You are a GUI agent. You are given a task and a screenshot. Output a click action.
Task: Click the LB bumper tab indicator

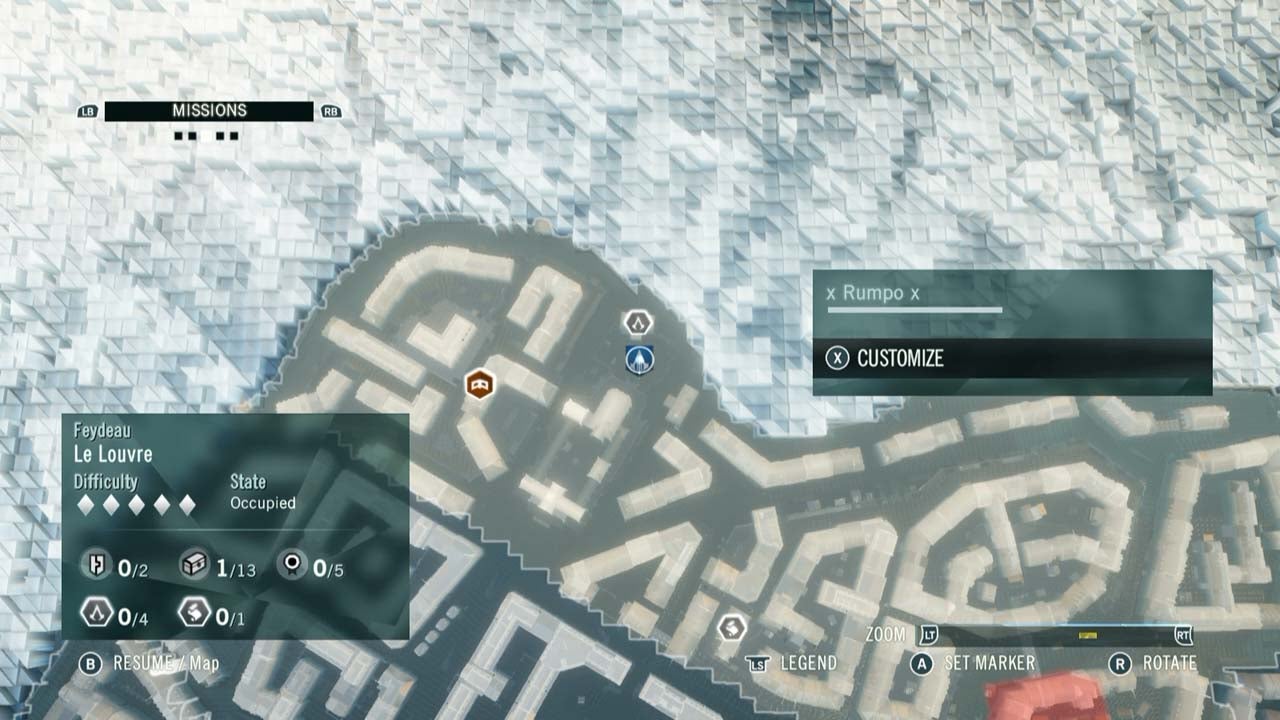click(87, 110)
